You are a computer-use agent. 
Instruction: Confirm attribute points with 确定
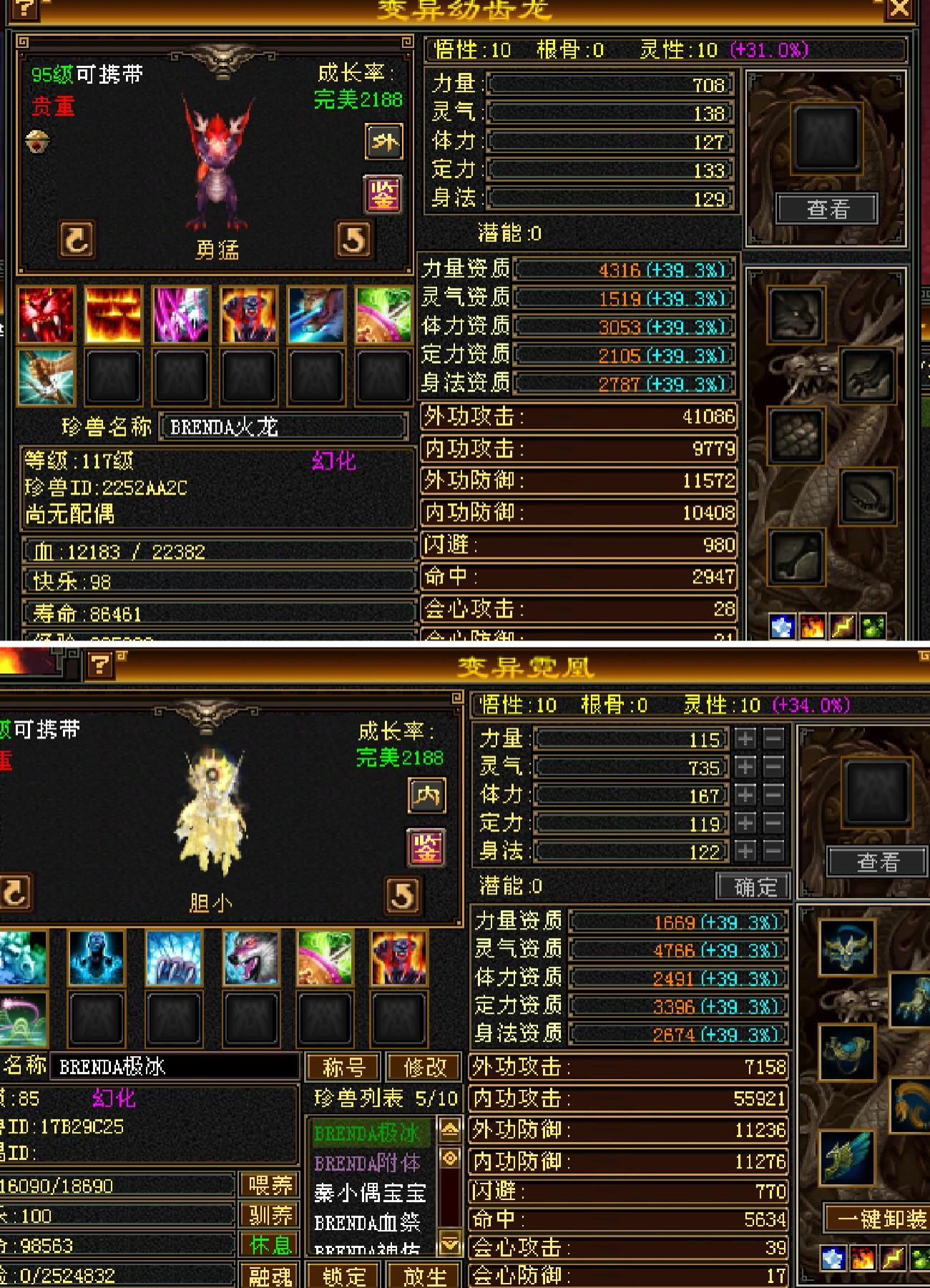point(754,887)
